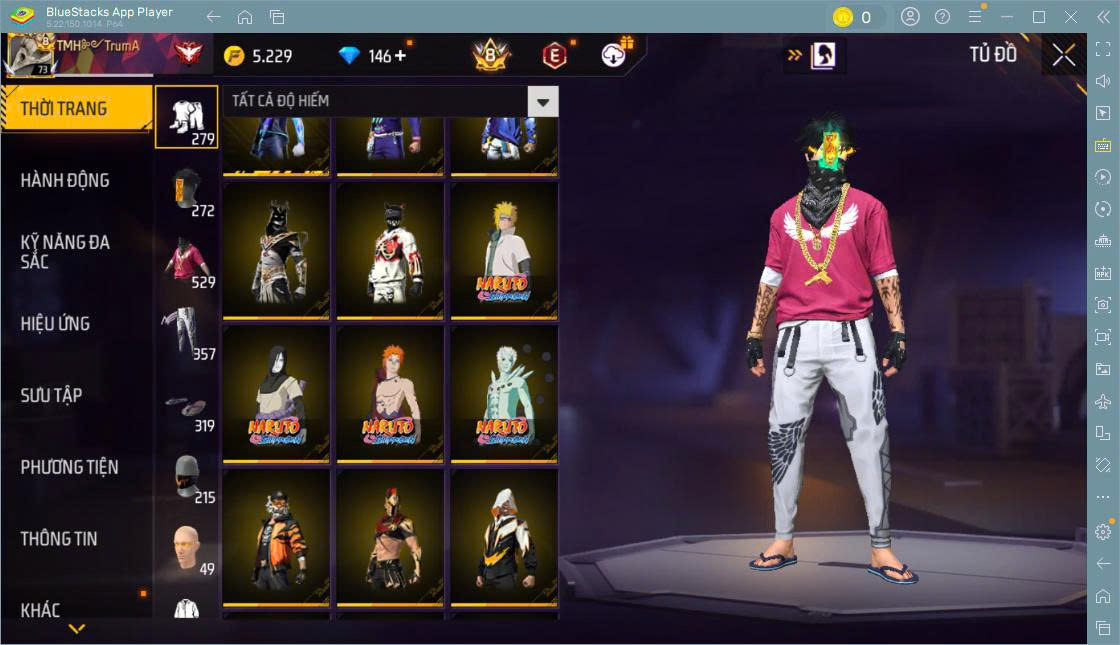Select the pants category with 357 items

click(187, 333)
